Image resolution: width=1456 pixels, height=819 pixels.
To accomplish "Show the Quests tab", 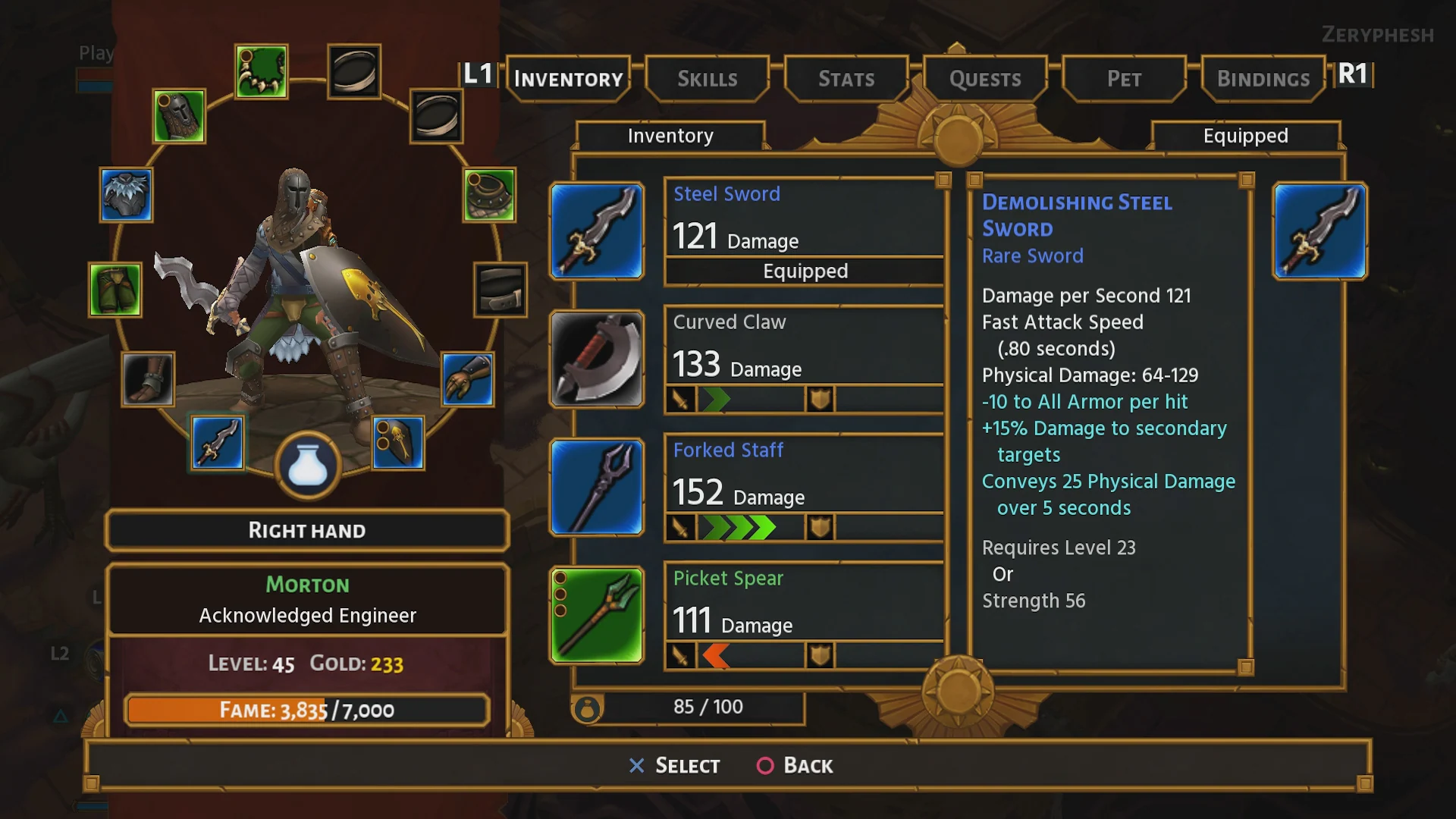I will click(x=985, y=79).
